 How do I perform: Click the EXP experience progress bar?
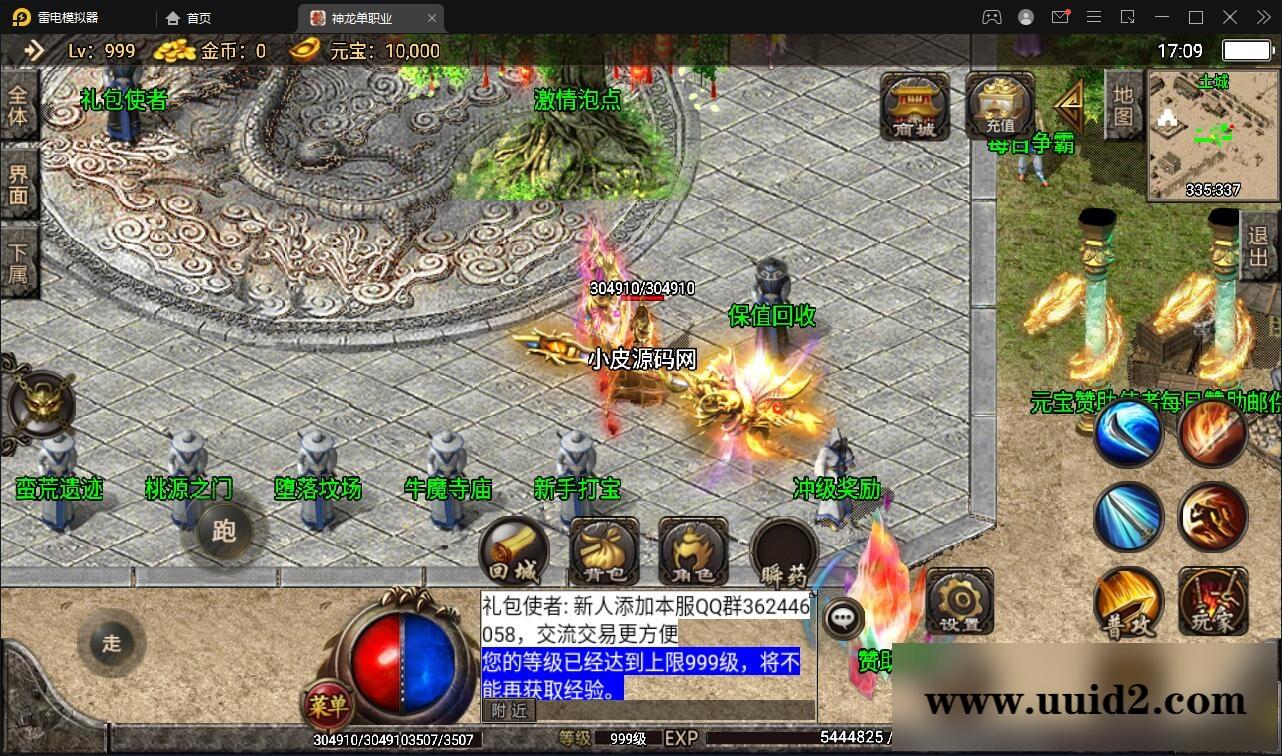point(800,737)
